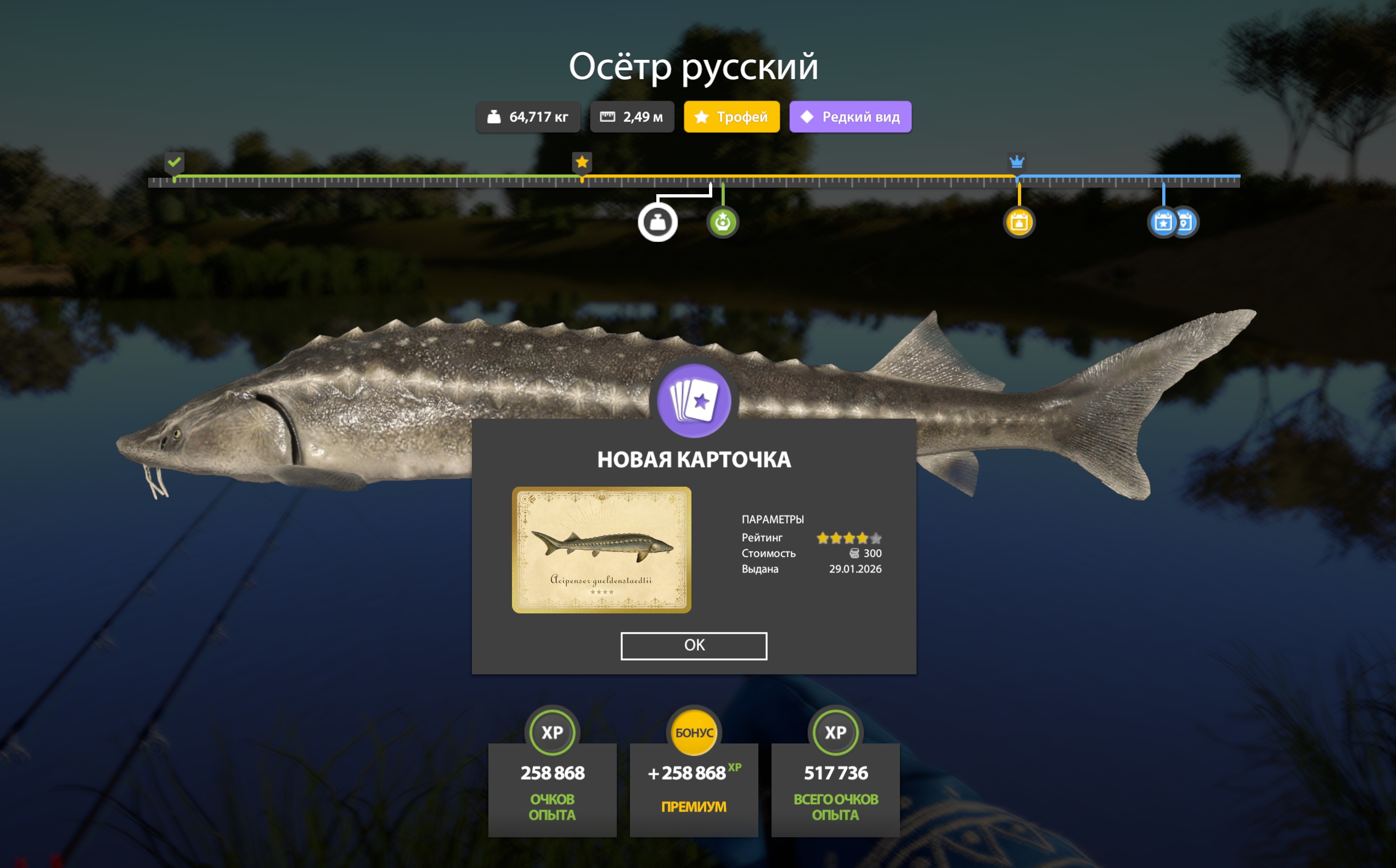Click the ruler icon in the 2,49 м badge
Image resolution: width=1396 pixels, height=868 pixels.
tap(609, 116)
